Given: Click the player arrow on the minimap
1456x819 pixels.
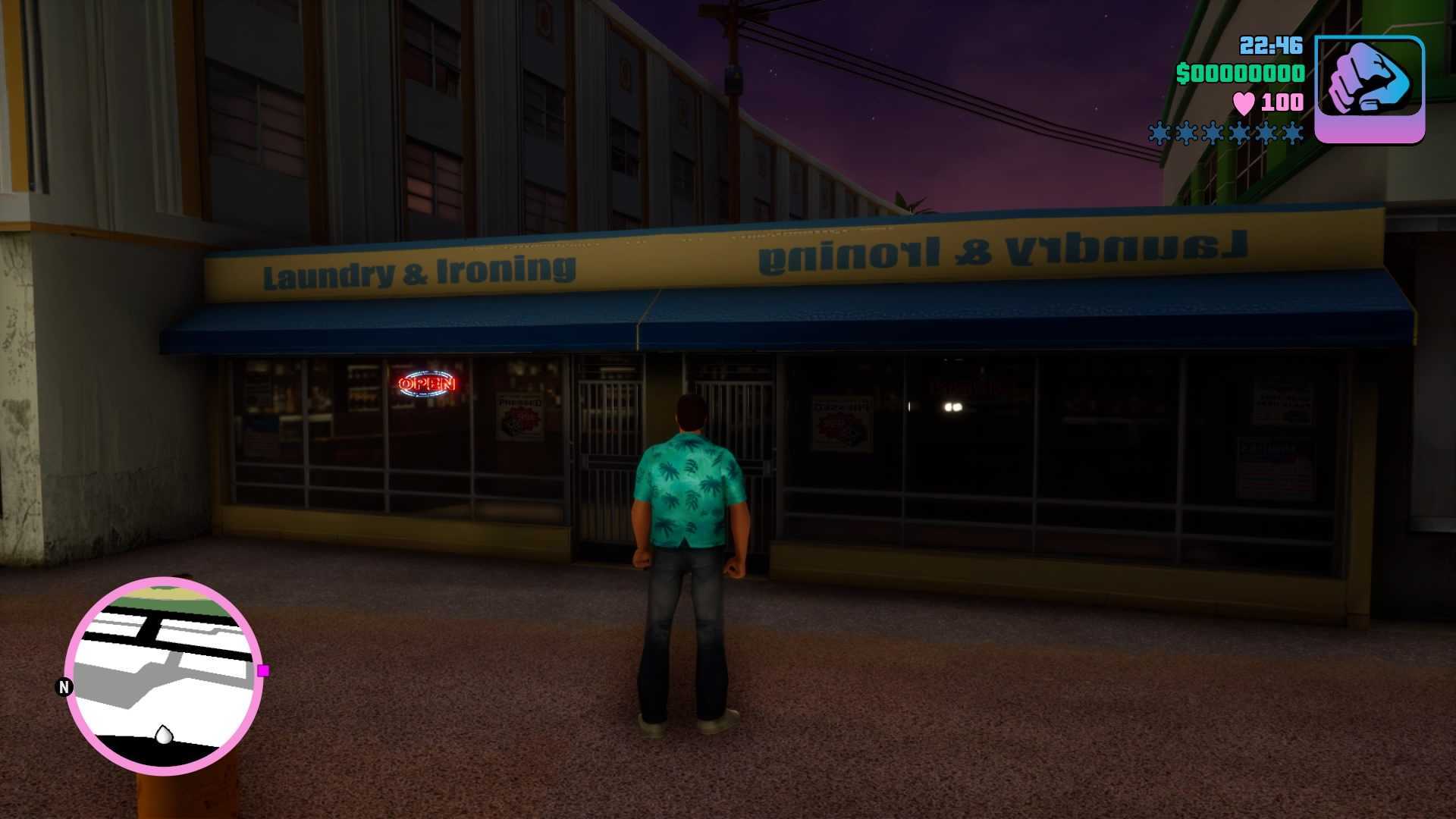Looking at the screenshot, I should 163,734.
